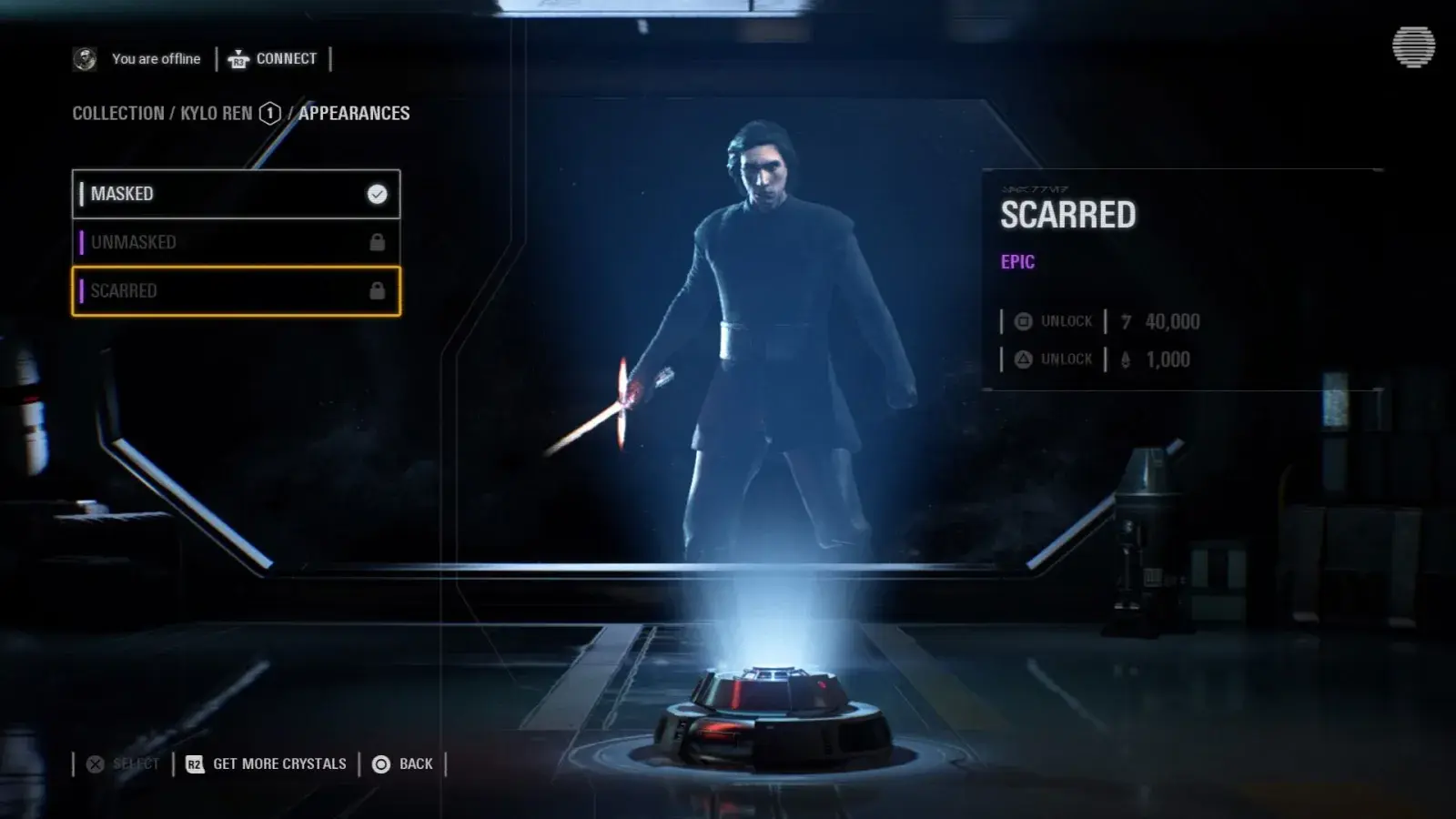Connect to go online
The width and height of the screenshot is (1456, 819).
coord(273,59)
